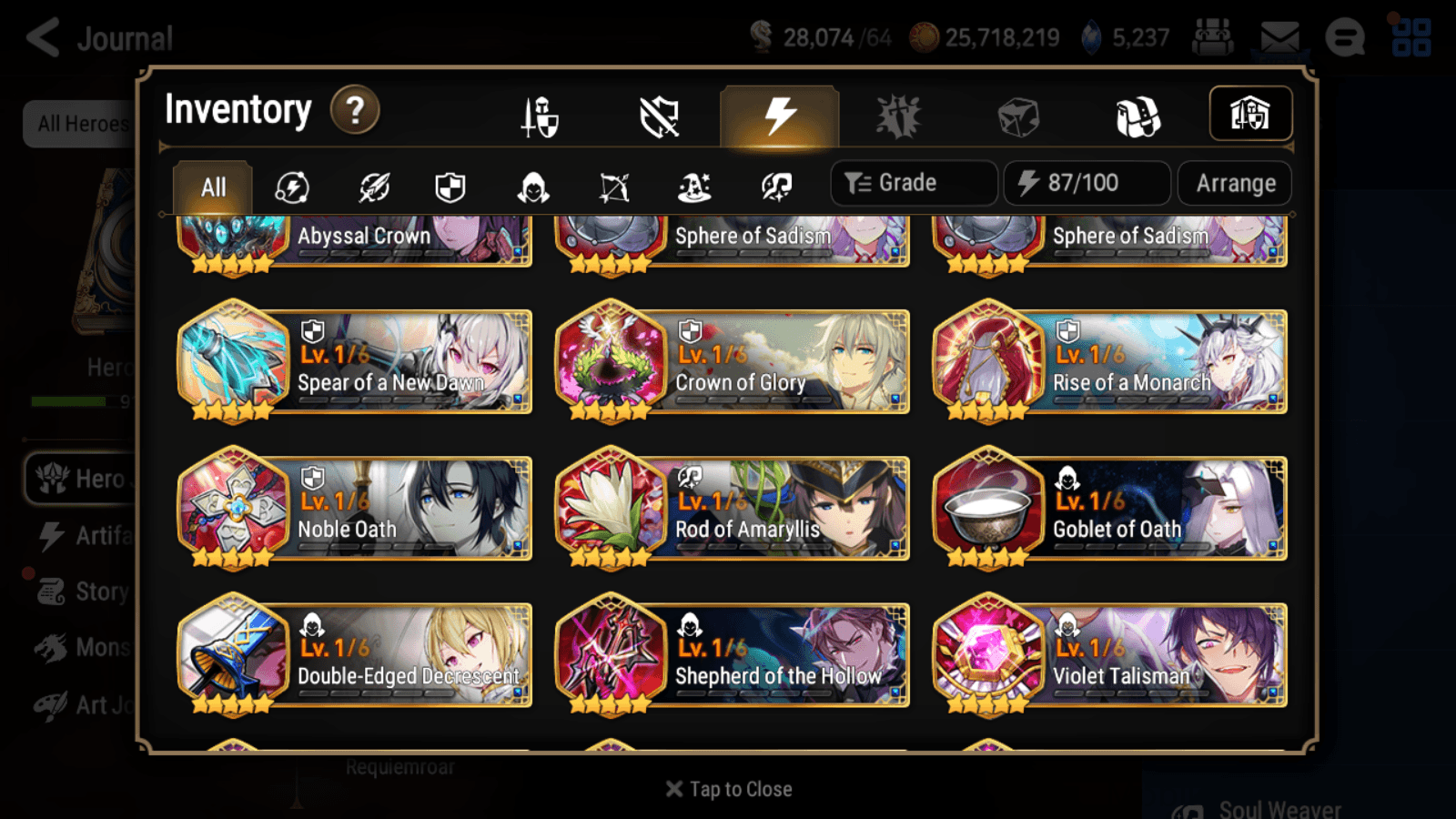Image resolution: width=1456 pixels, height=819 pixels.
Task: Switch to the equipment inventory tab
Action: pyautogui.click(x=541, y=116)
